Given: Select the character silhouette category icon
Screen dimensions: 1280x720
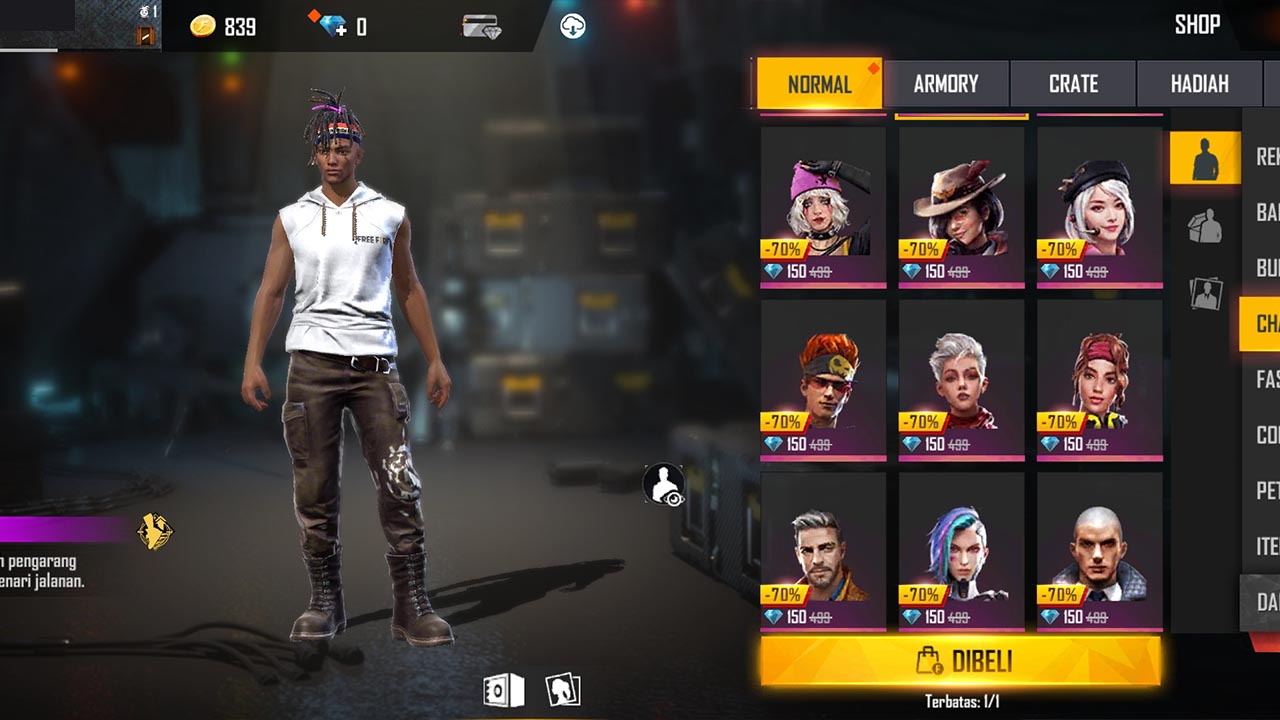Looking at the screenshot, I should tap(1204, 158).
